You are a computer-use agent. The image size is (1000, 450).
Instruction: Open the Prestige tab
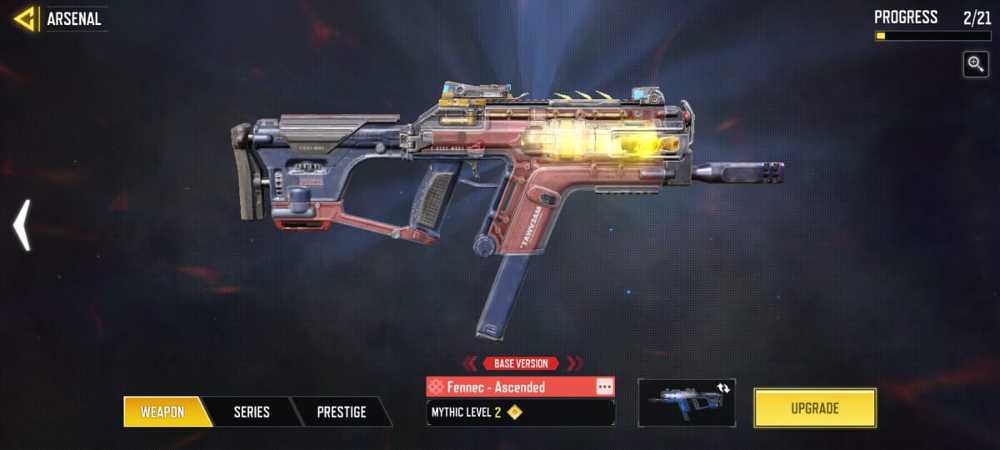(x=341, y=411)
